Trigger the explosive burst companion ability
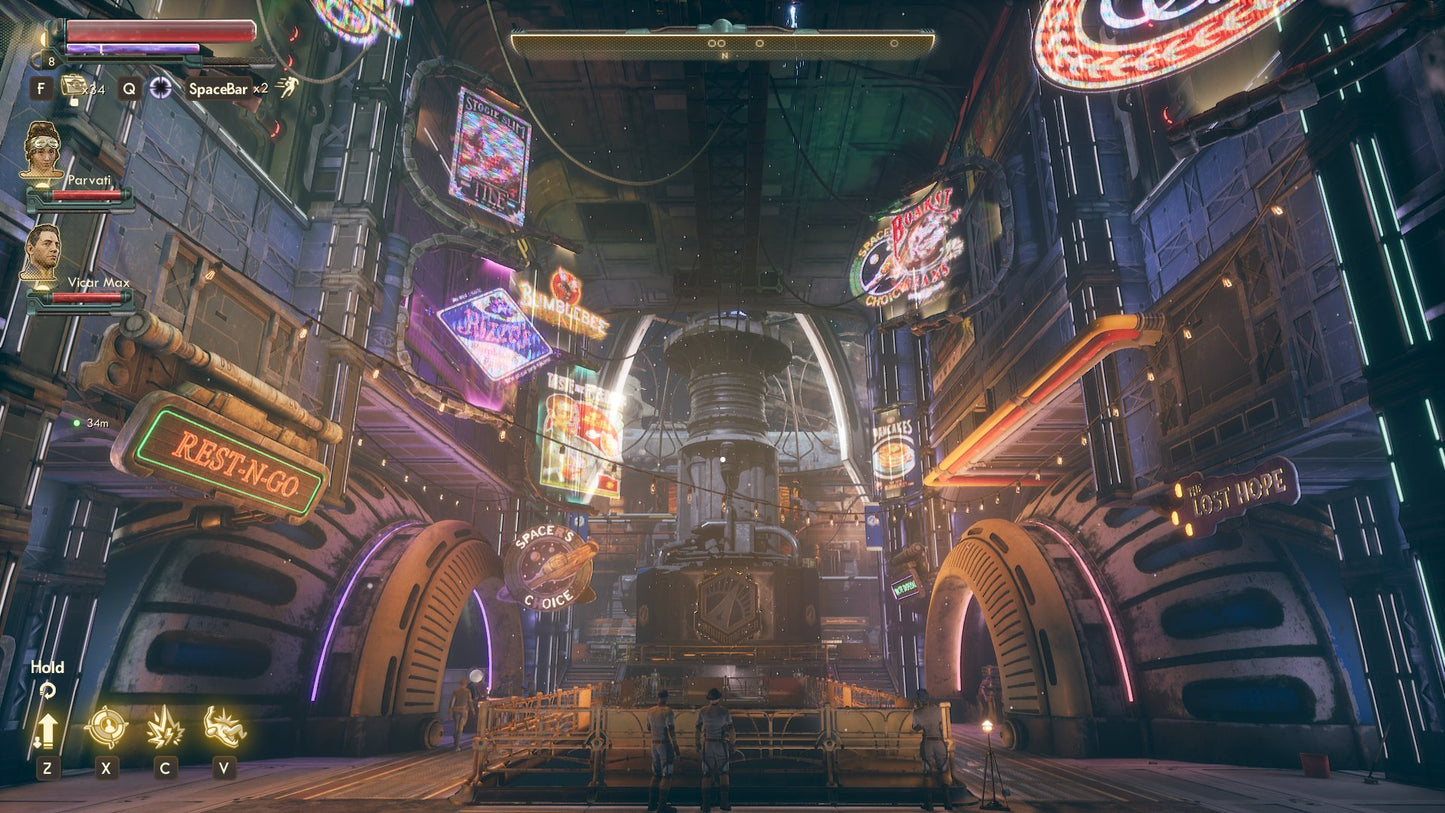This screenshot has width=1445, height=813. 165,727
